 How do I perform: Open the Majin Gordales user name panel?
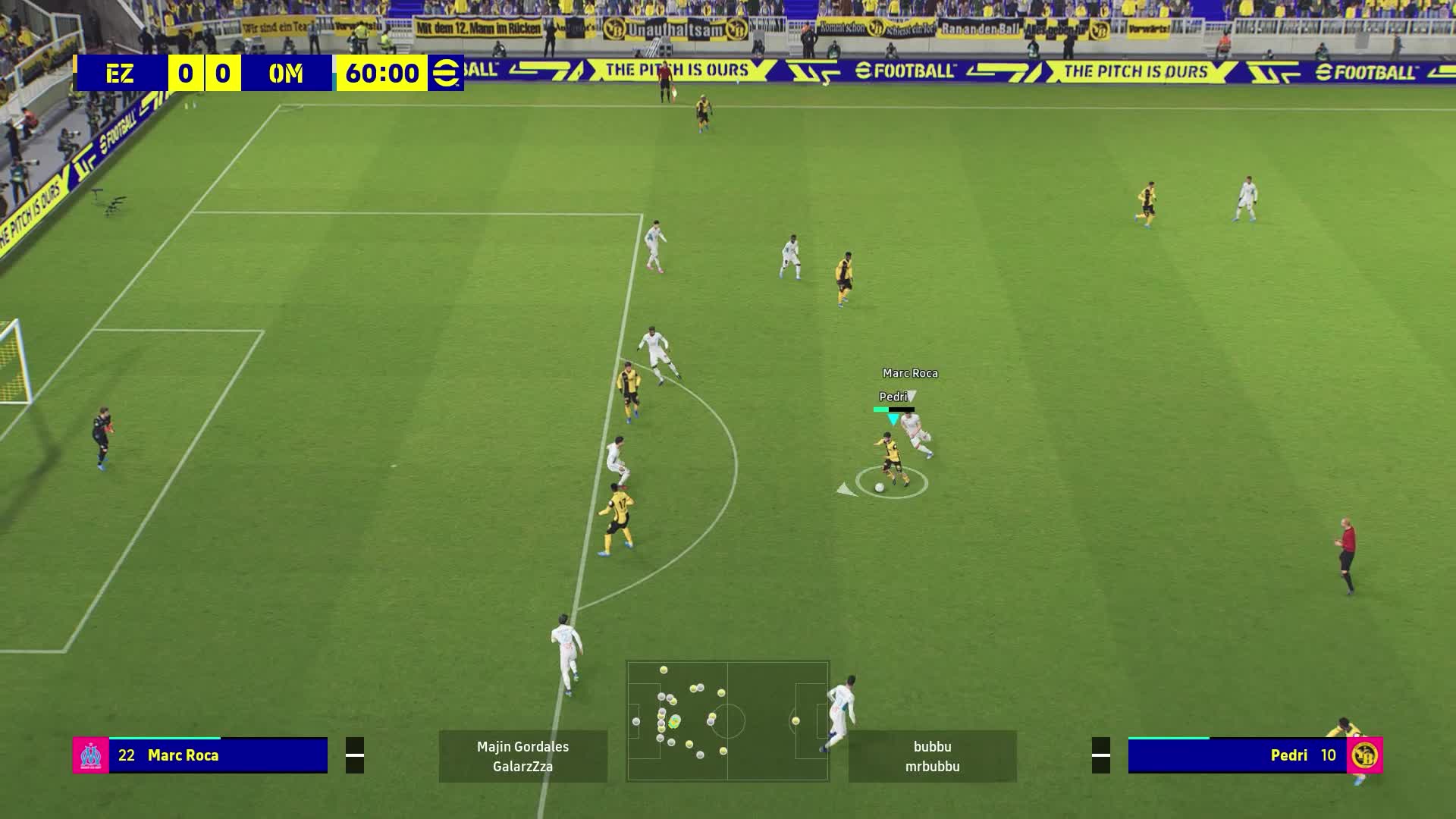pos(523,756)
